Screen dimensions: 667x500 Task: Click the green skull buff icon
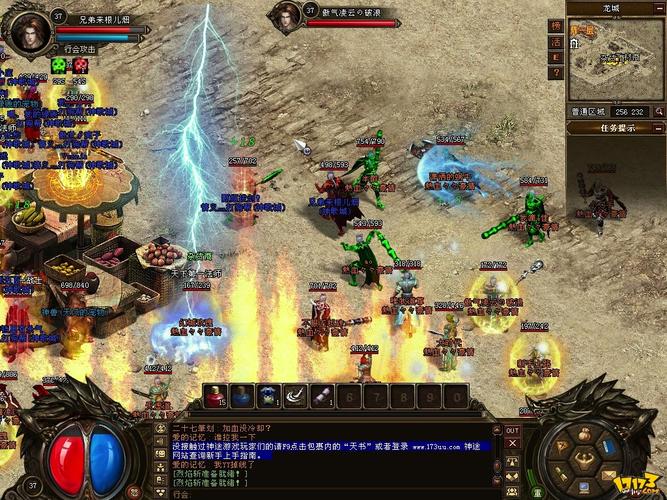(x=58, y=65)
